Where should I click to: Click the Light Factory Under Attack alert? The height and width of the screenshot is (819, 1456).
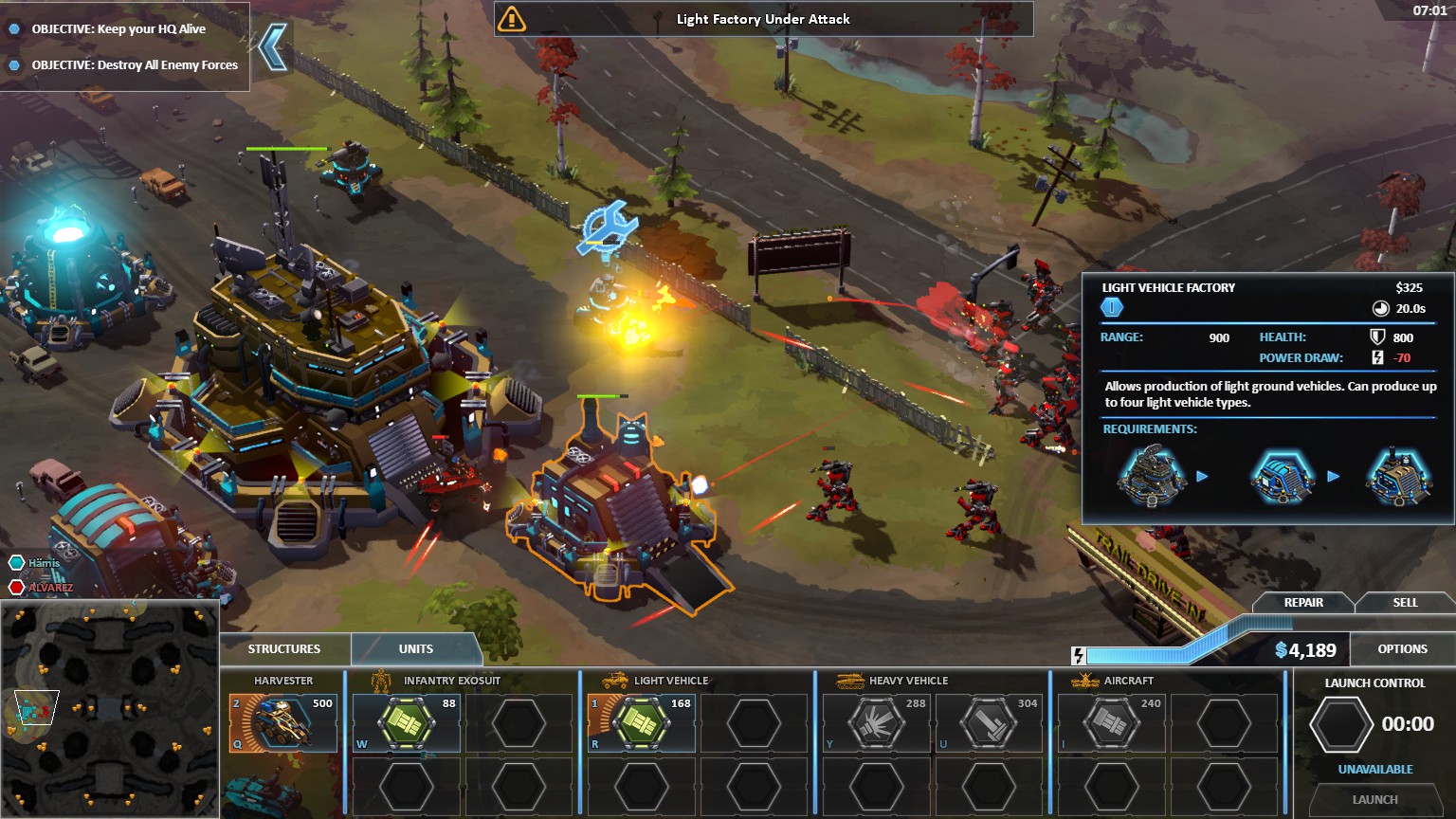[763, 19]
